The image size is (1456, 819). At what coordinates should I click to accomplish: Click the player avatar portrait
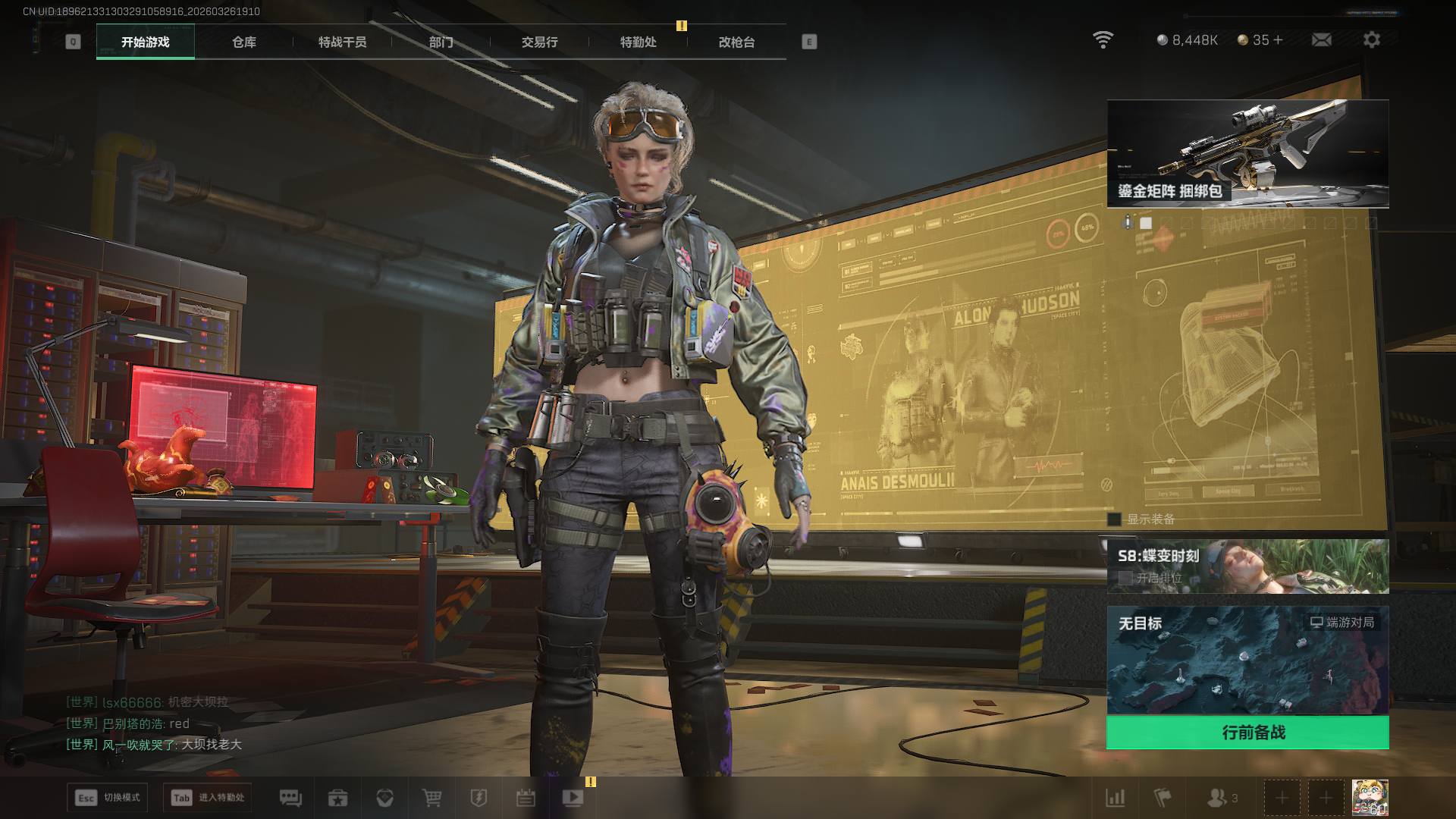coord(1370,798)
